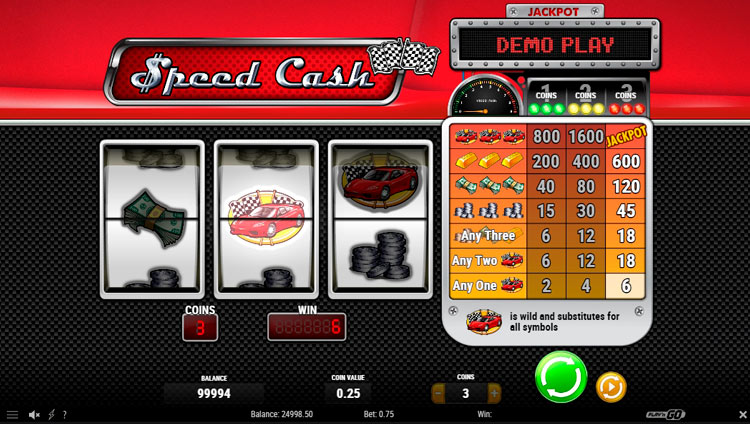750x424 pixels.
Task: Mute the game sound
Action: [x=33, y=414]
